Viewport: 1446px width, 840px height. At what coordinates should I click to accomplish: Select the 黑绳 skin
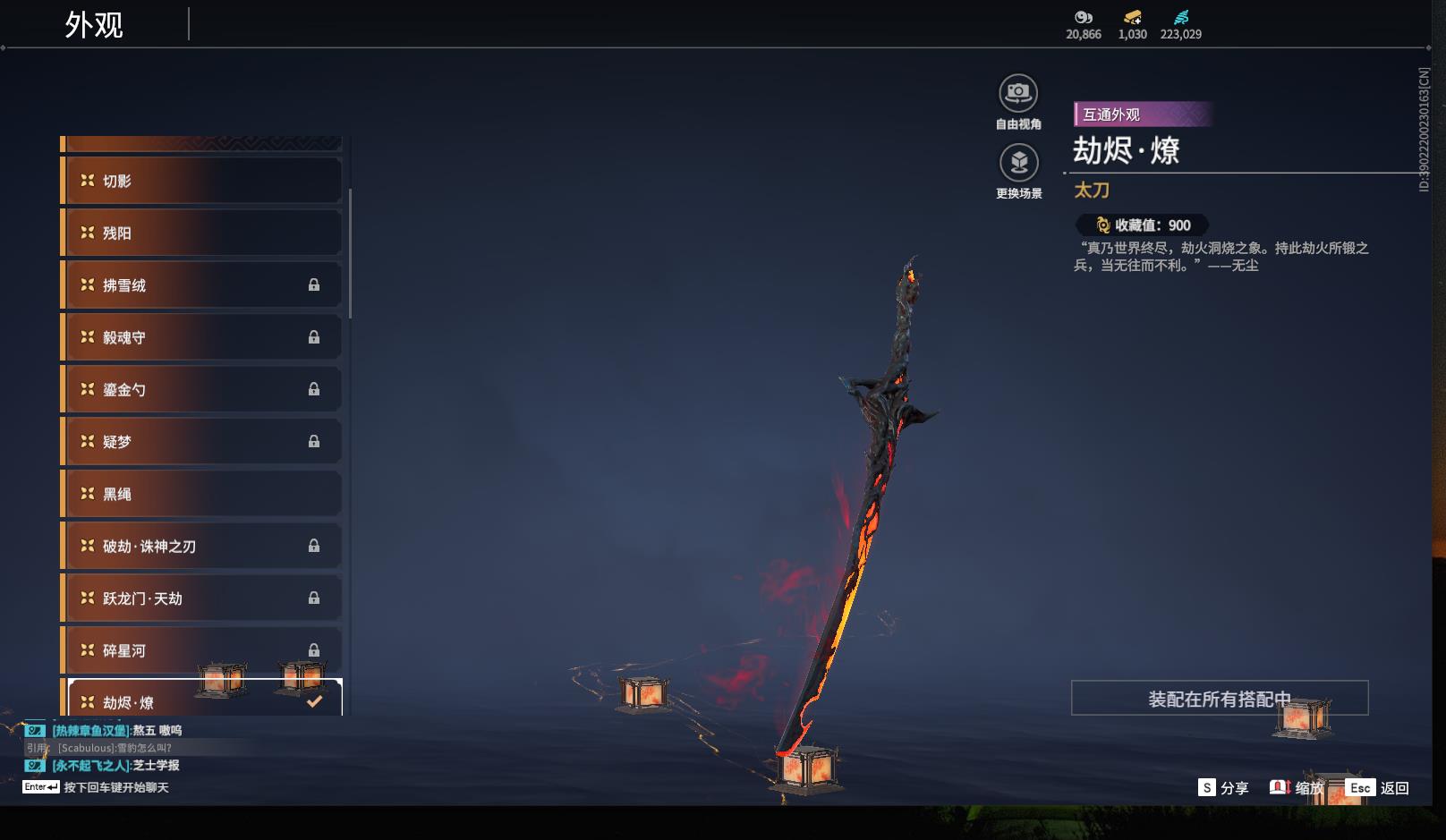pyautogui.click(x=201, y=494)
